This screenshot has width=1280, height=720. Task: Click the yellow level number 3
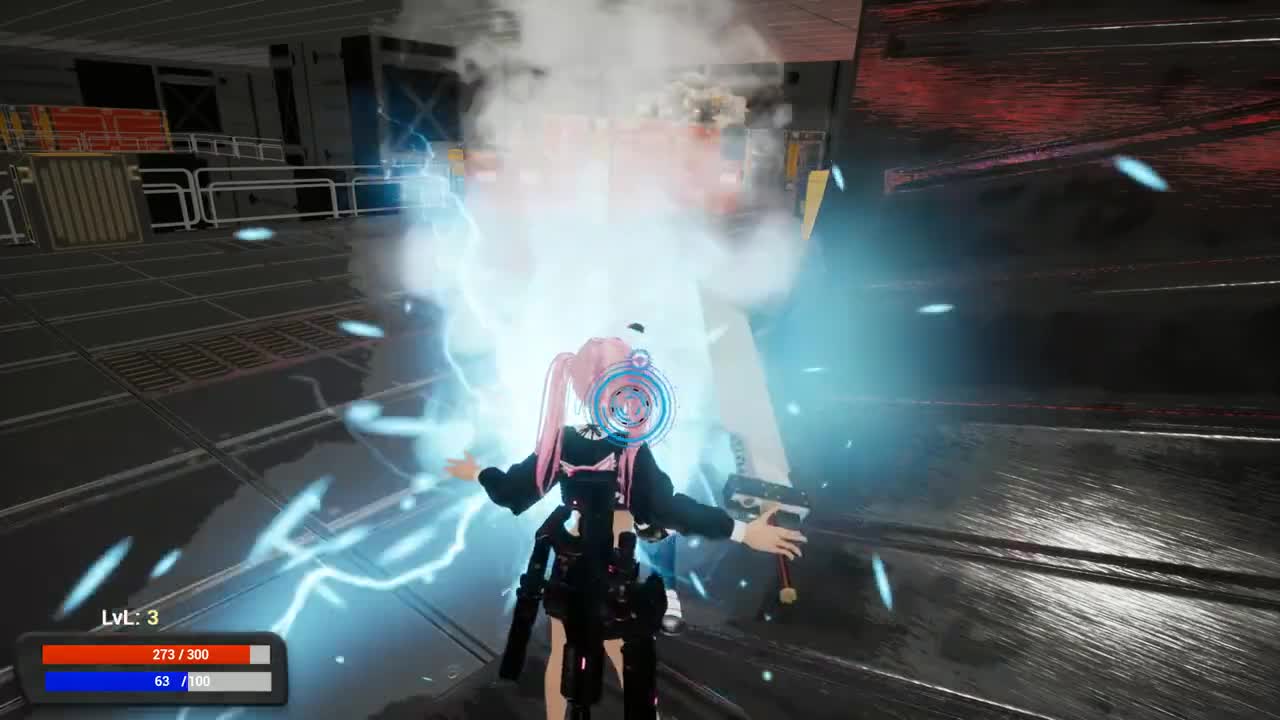(151, 617)
